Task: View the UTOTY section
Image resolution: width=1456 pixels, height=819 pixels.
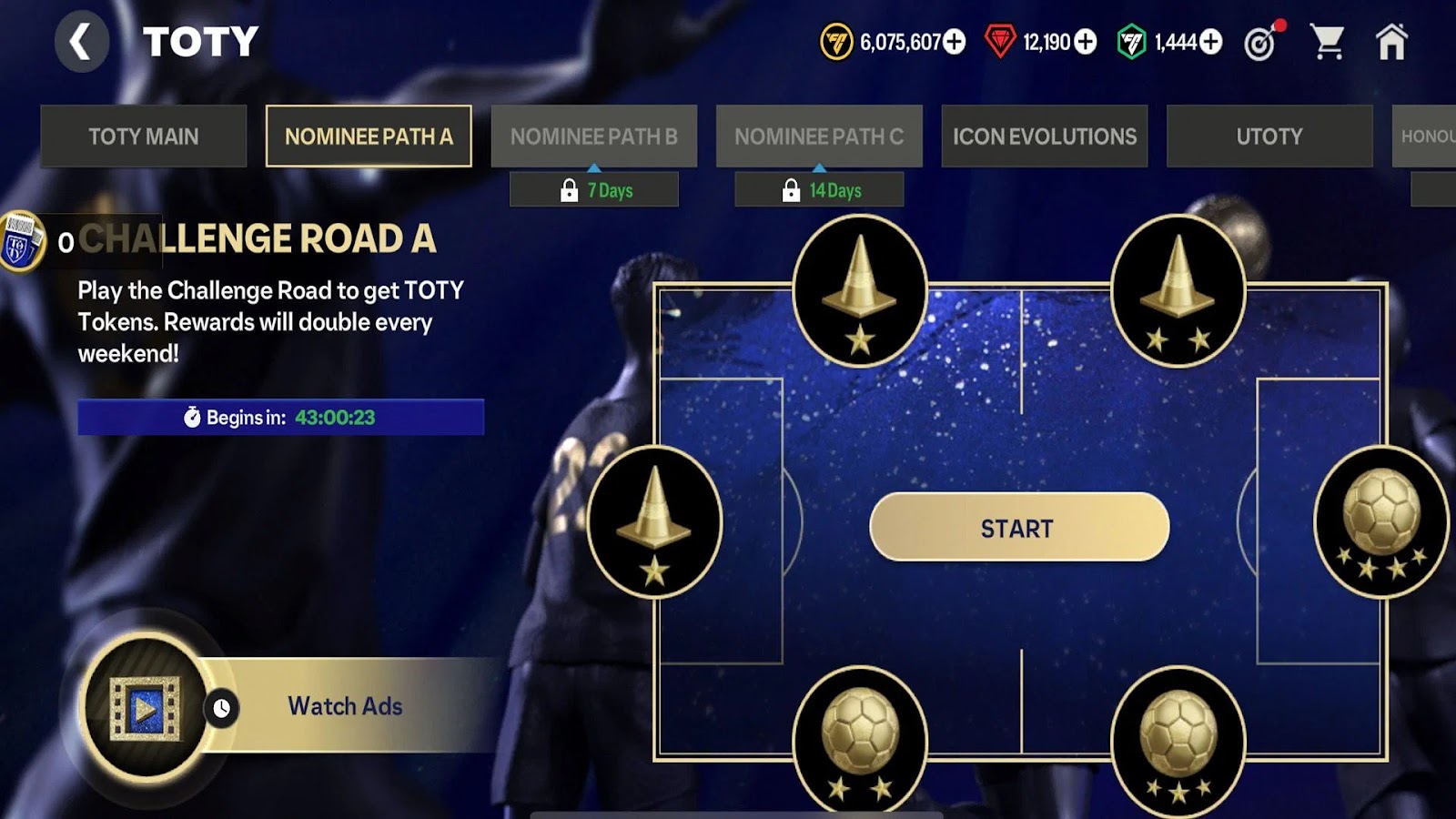Action: (x=1271, y=136)
